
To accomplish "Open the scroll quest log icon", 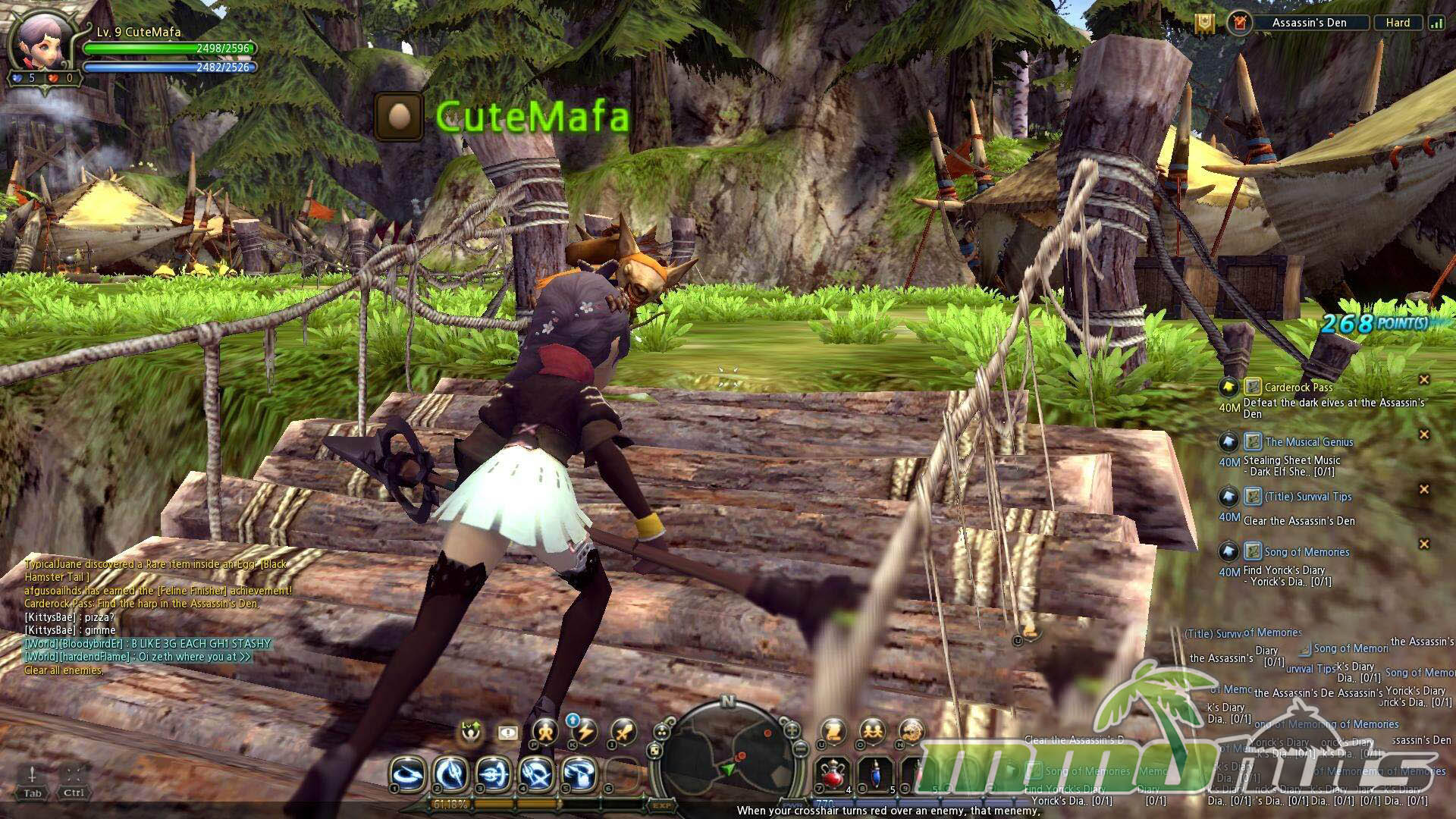I will point(833,733).
